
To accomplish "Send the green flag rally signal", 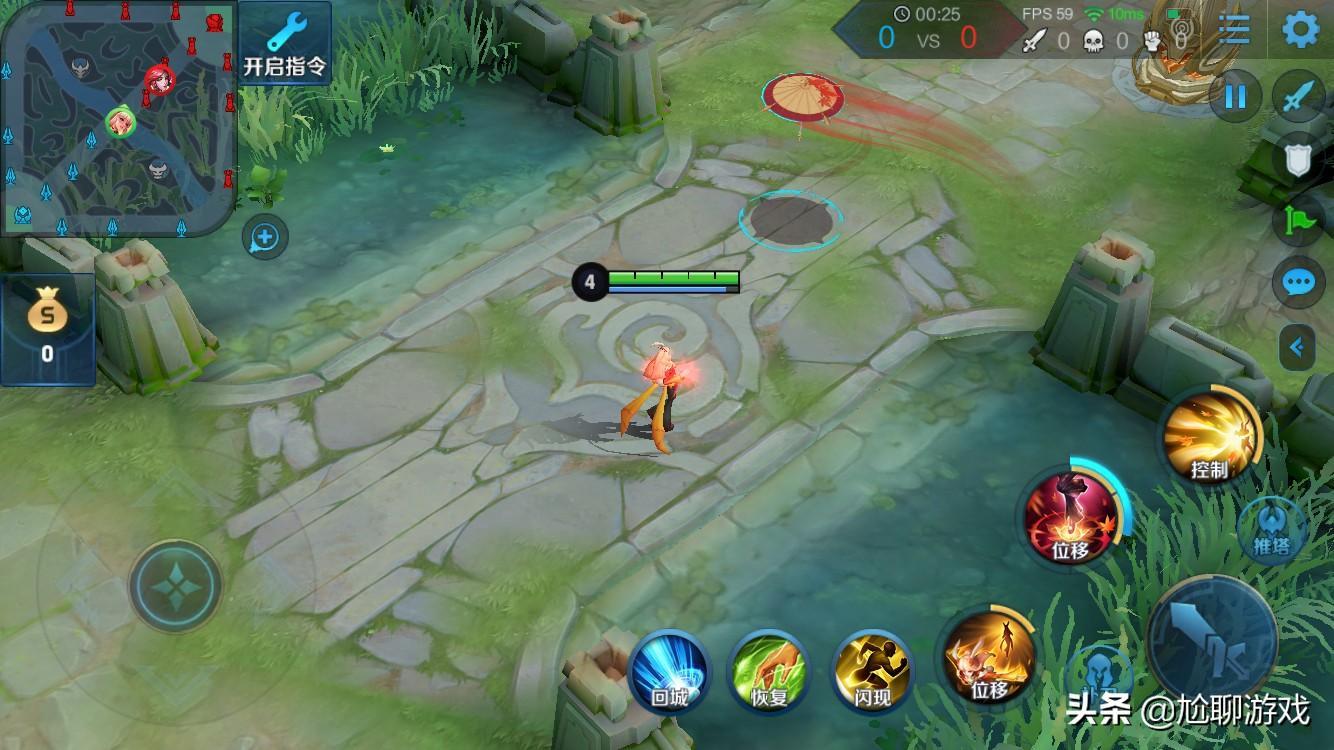I will [1298, 220].
